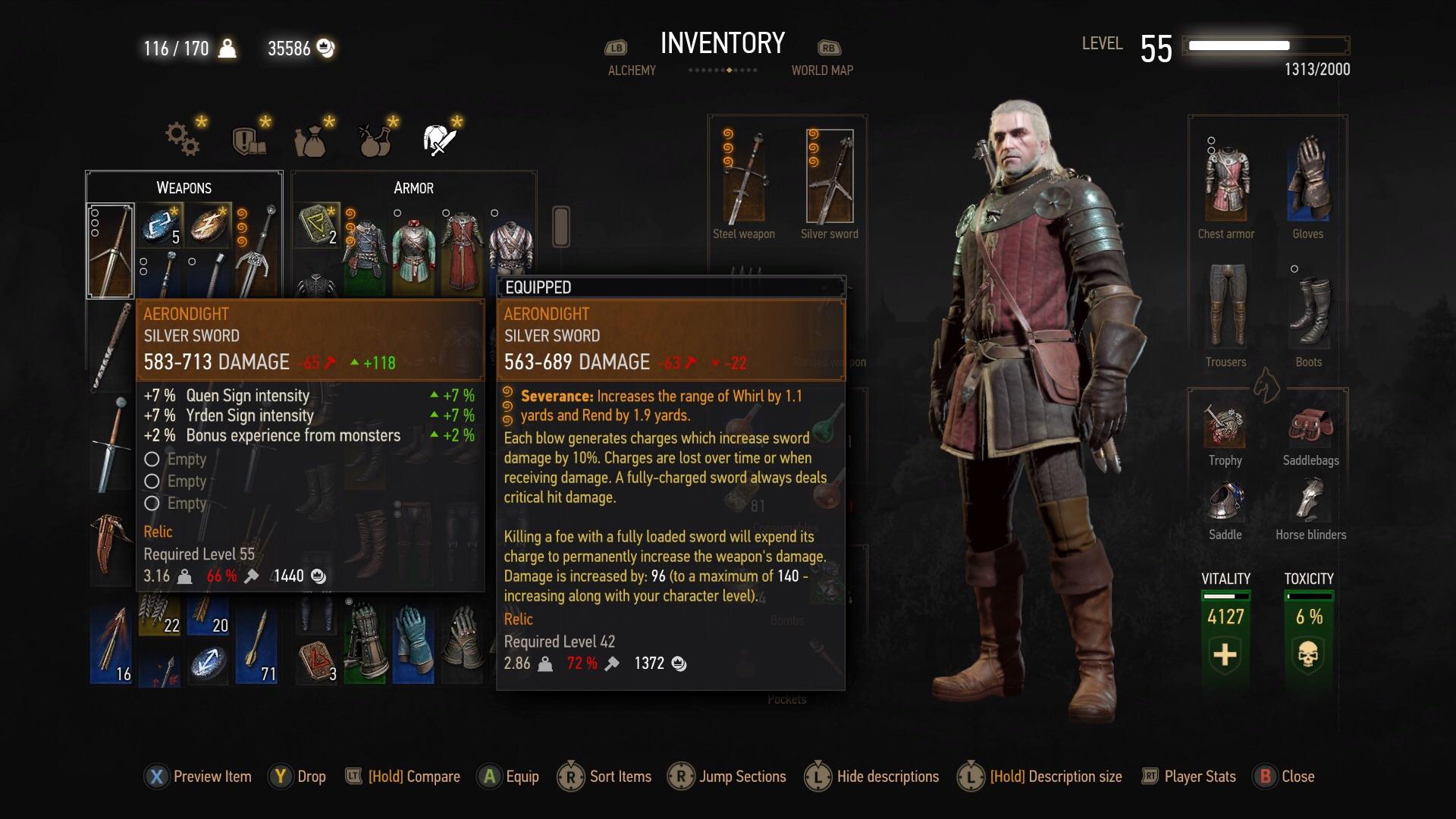Viewport: 1456px width, 819px height.
Task: Switch to the potion and food category tab
Action: tap(375, 139)
